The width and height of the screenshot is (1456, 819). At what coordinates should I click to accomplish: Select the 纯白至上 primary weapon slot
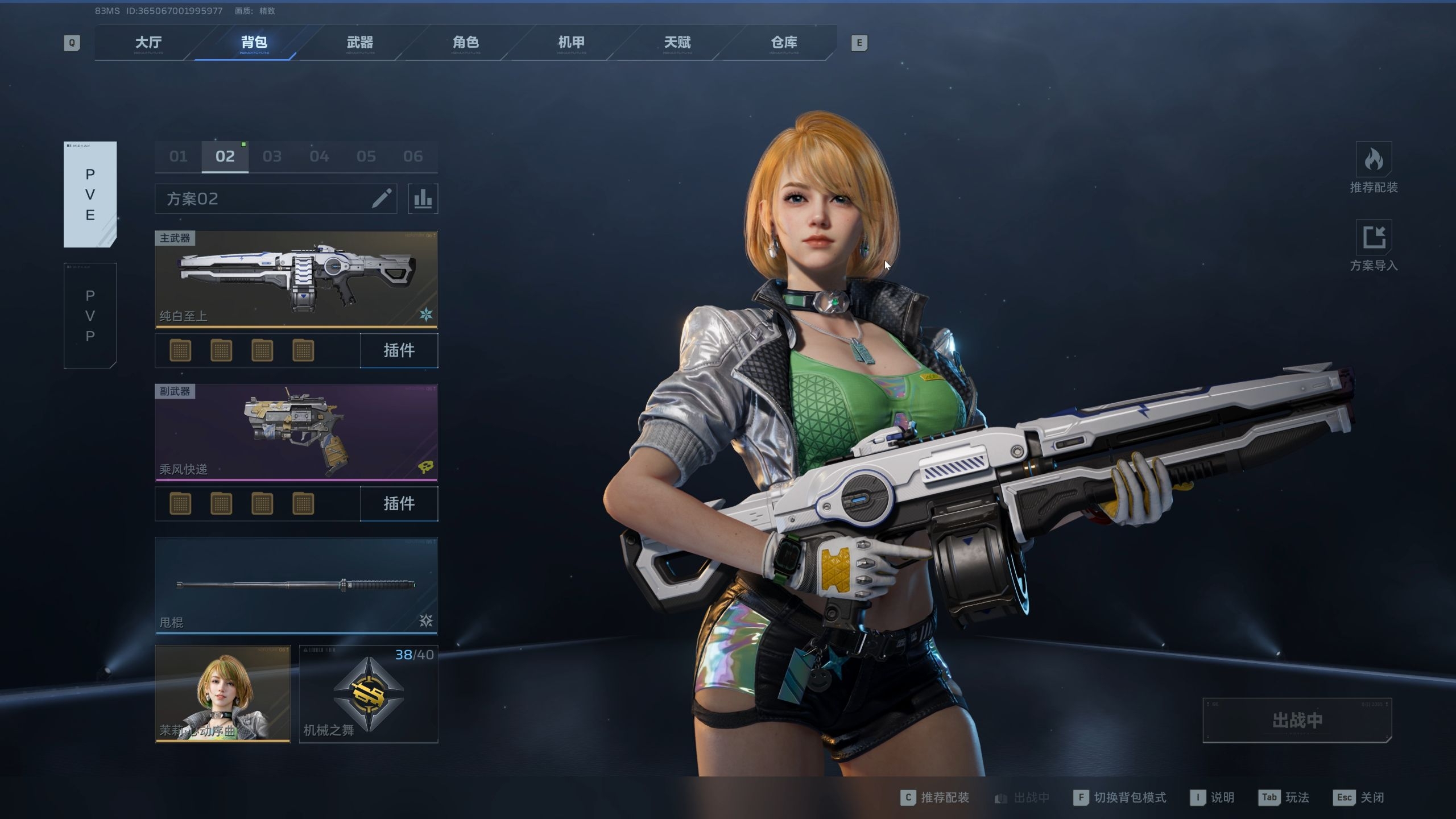click(296, 279)
